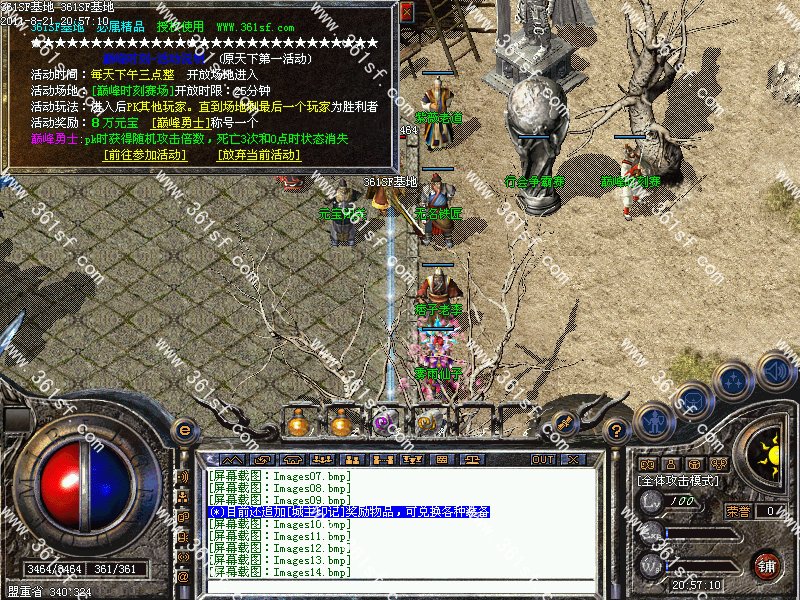The height and width of the screenshot is (600, 800).
Task: Click the X button on the chat toolbar
Action: [x=574, y=459]
